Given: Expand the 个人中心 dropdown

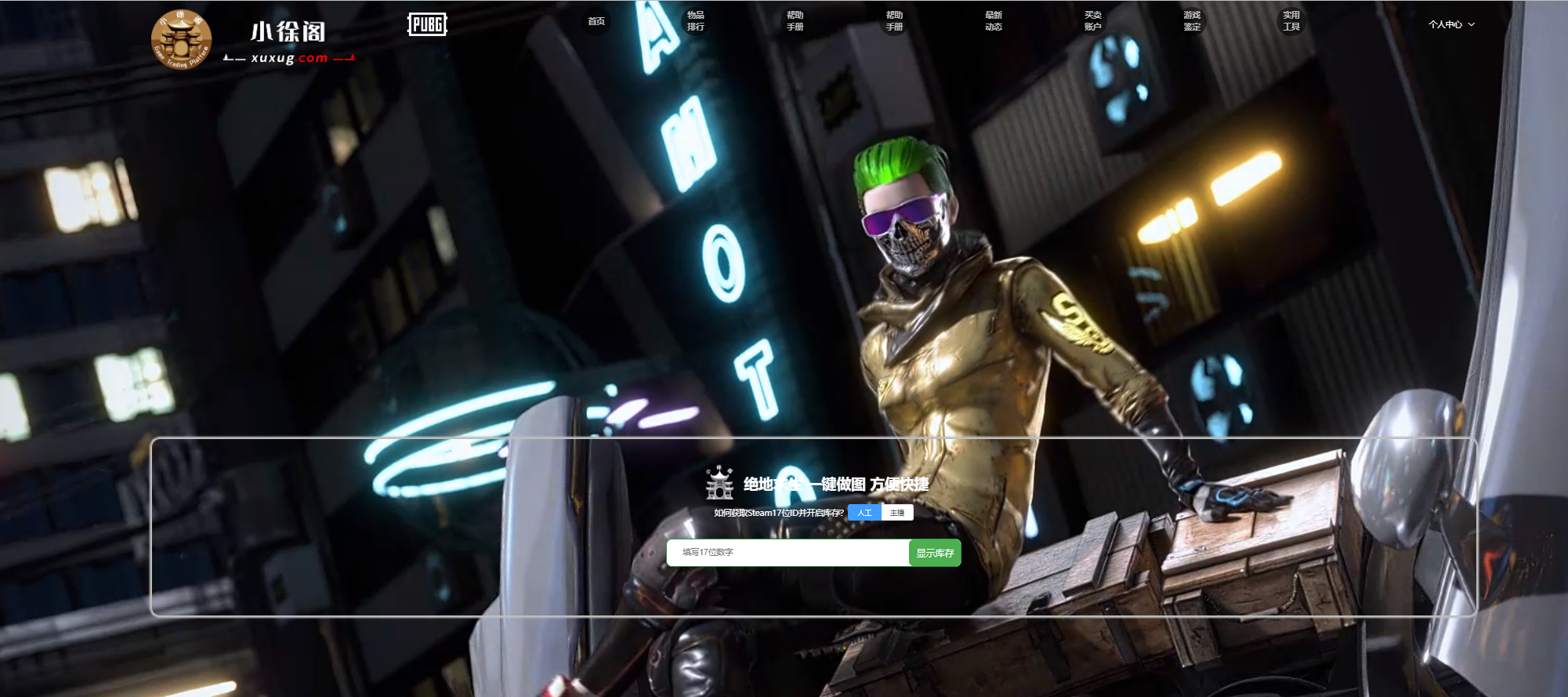Looking at the screenshot, I should (1451, 24).
